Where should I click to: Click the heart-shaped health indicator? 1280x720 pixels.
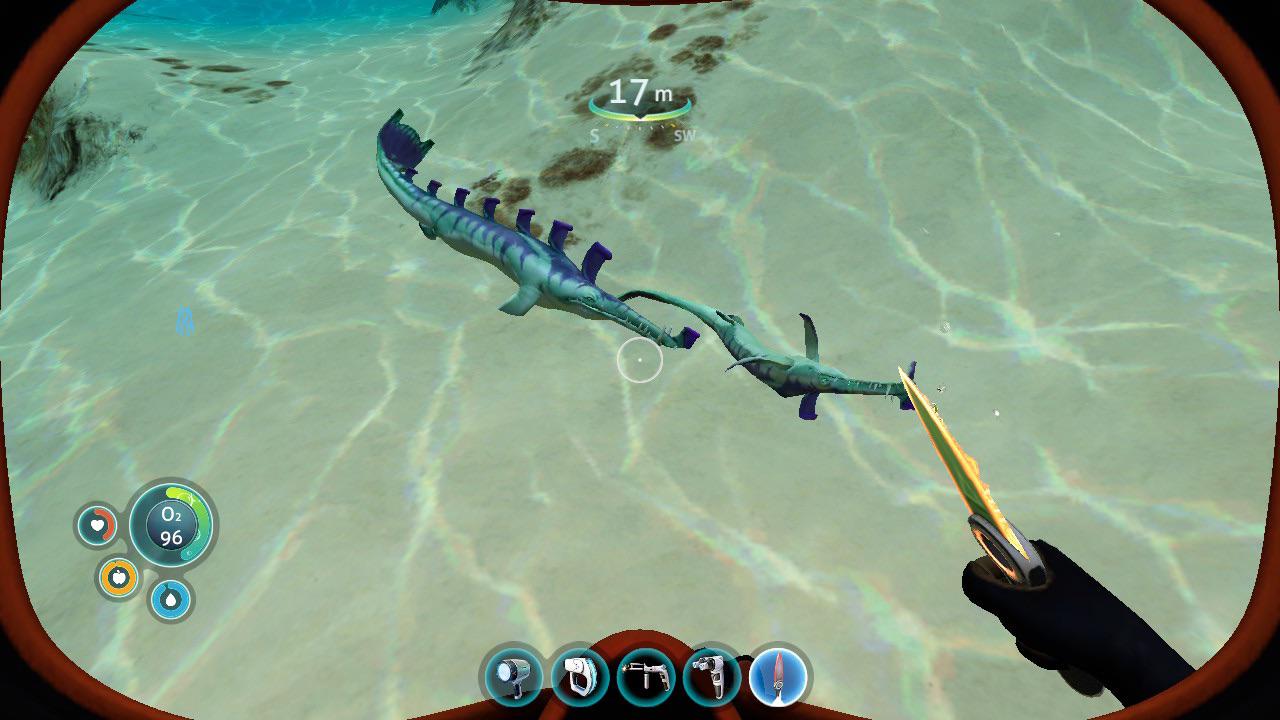(x=95, y=523)
